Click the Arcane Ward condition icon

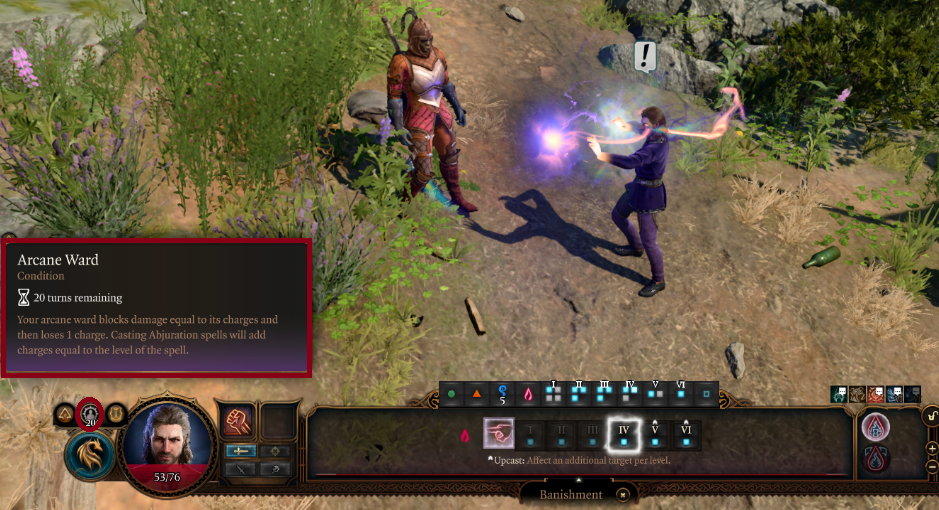click(x=91, y=413)
